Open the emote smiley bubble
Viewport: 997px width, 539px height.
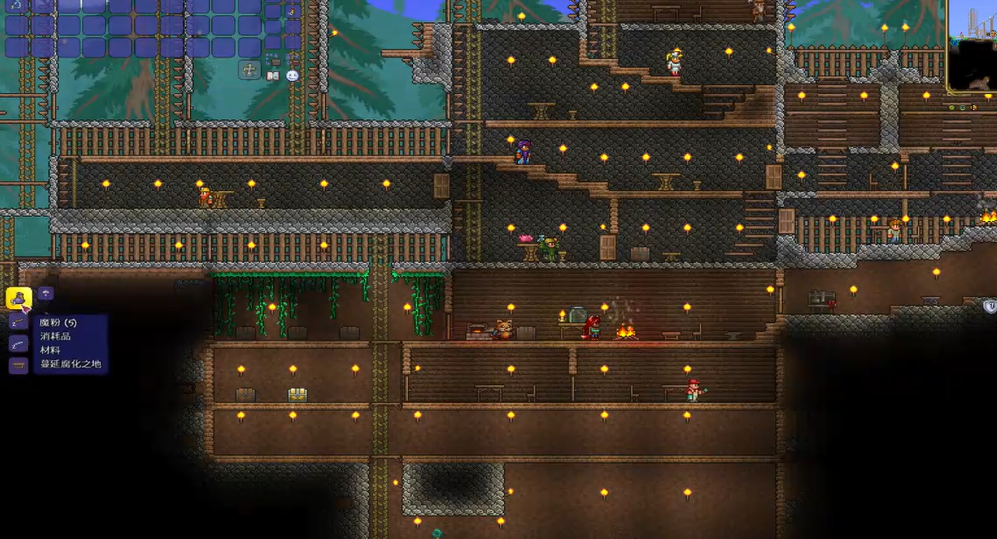tap(292, 75)
